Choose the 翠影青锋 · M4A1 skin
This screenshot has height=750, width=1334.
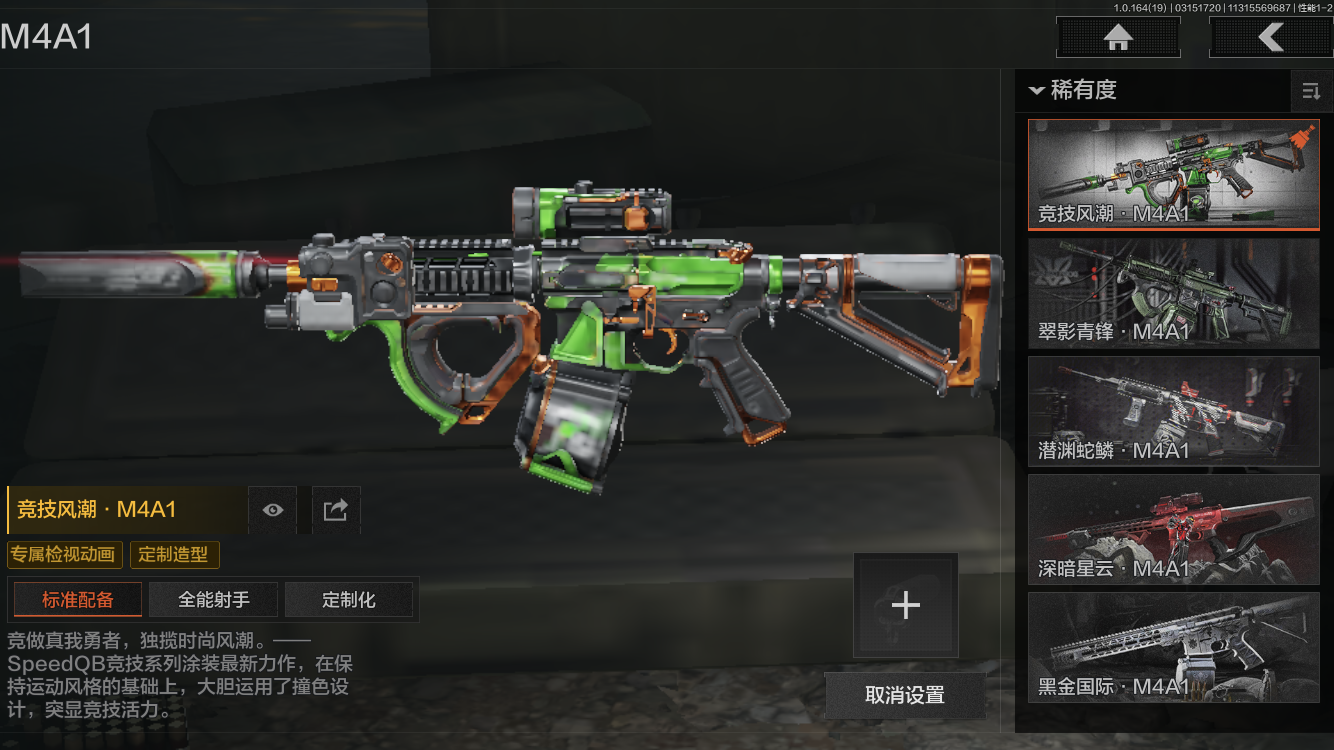(x=1173, y=293)
